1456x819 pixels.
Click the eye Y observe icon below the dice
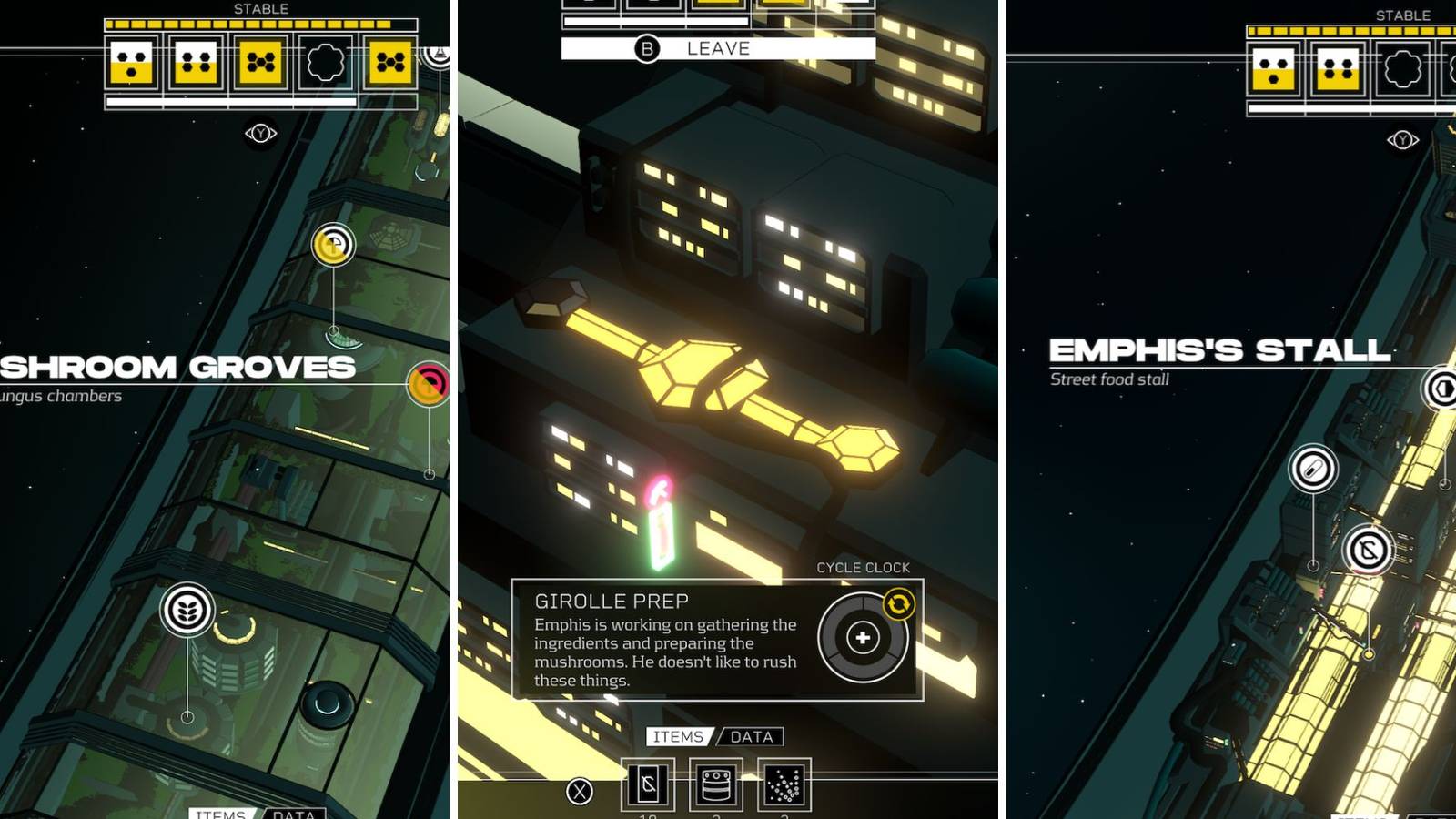click(260, 131)
